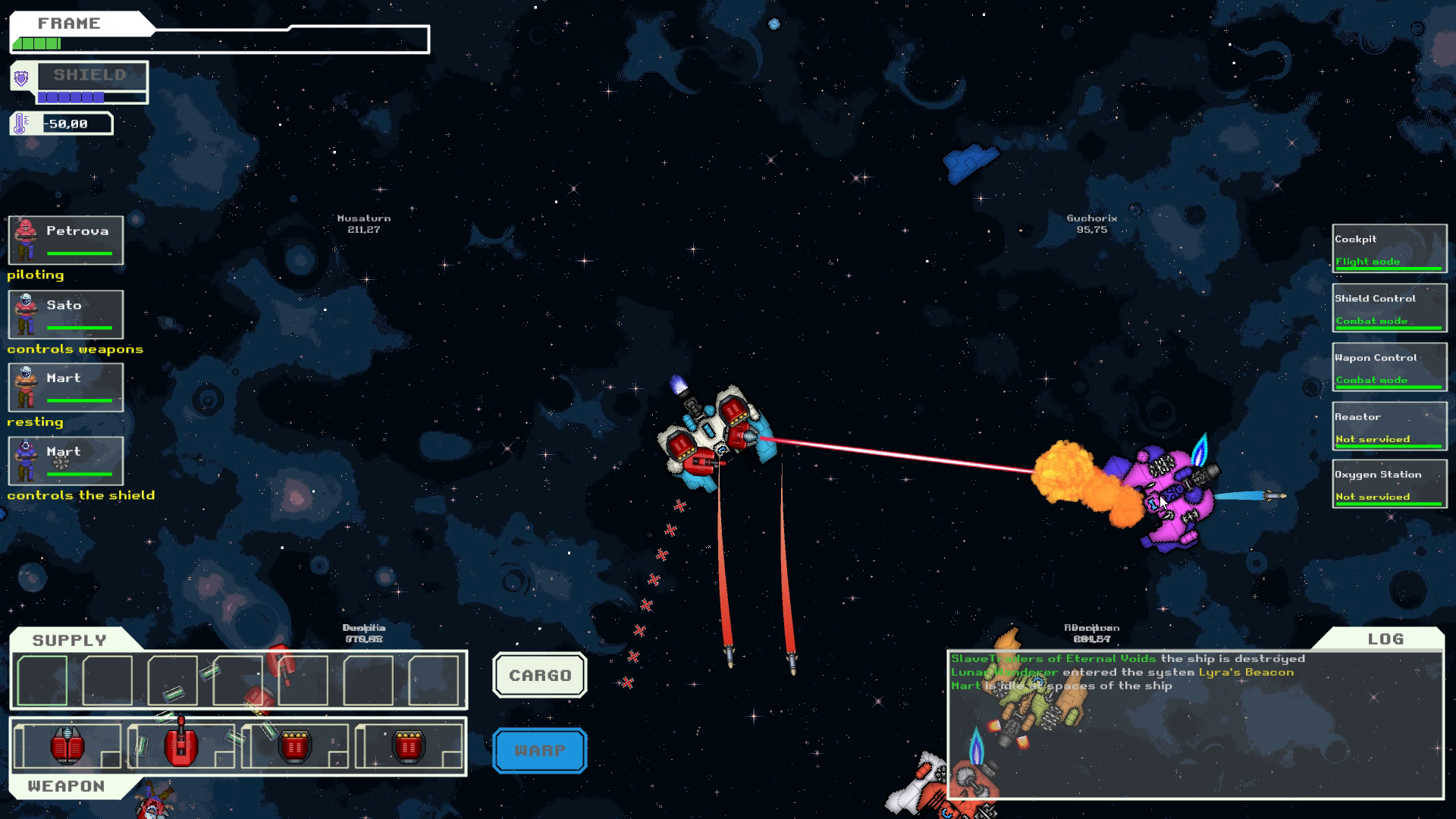Select the Reactor station
1456x819 pixels.
(1389, 426)
